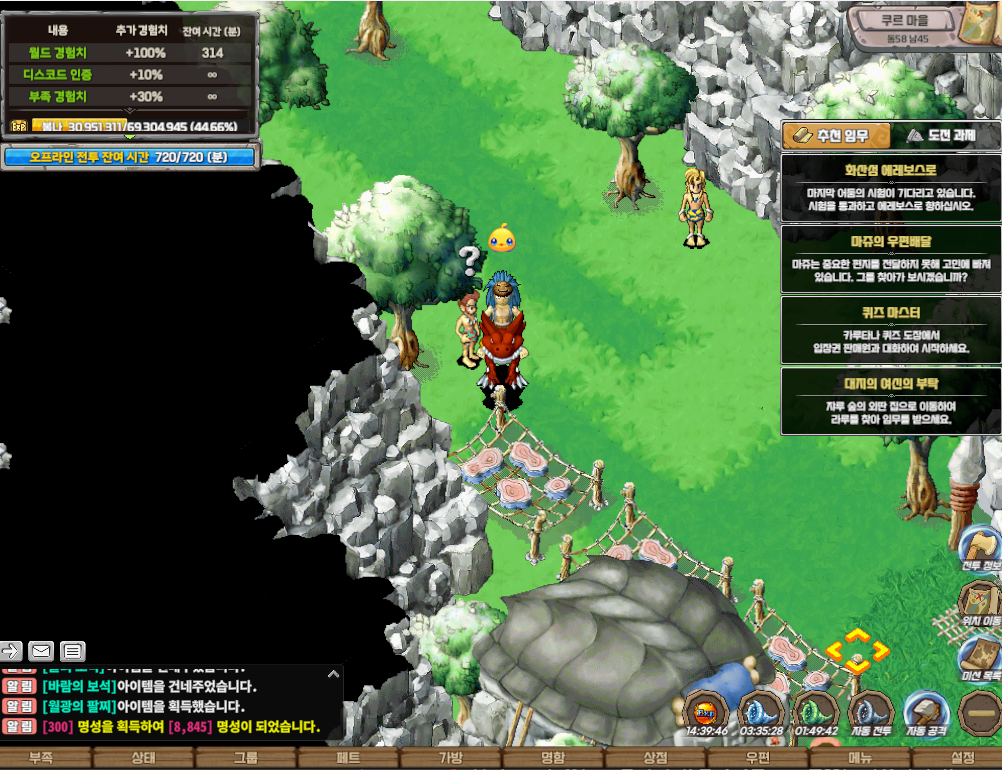The image size is (1002, 770).
Task: Select the 마쥬의 우편배달 quest entry
Action: [890, 258]
